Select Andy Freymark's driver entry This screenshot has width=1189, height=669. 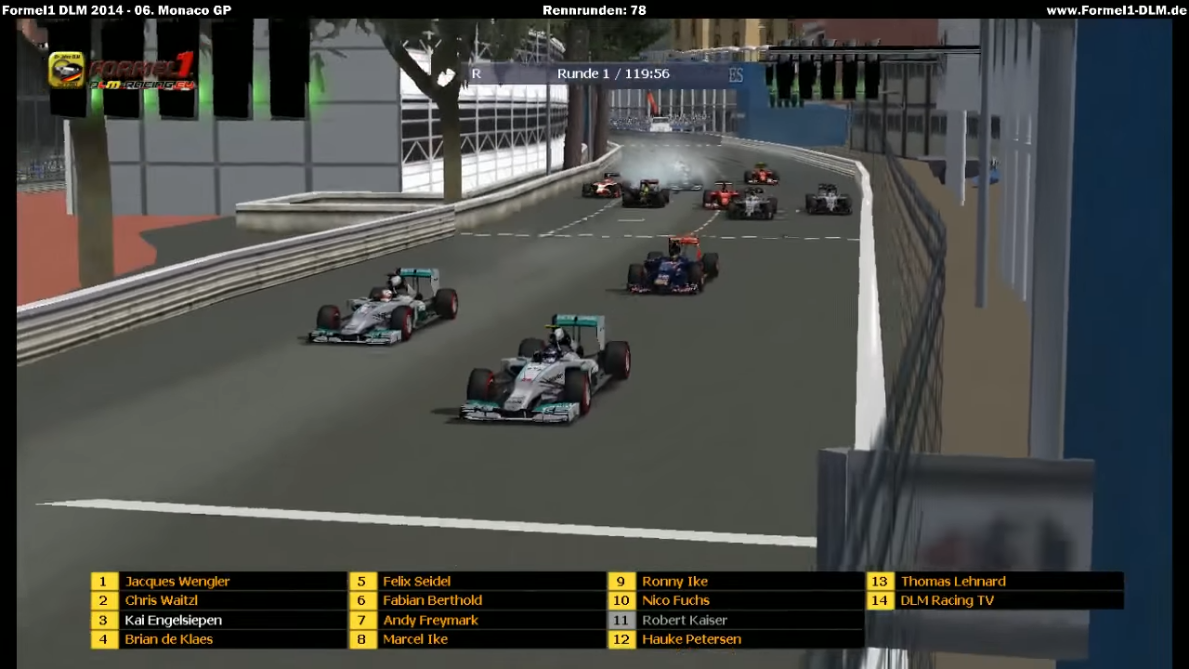(x=430, y=620)
